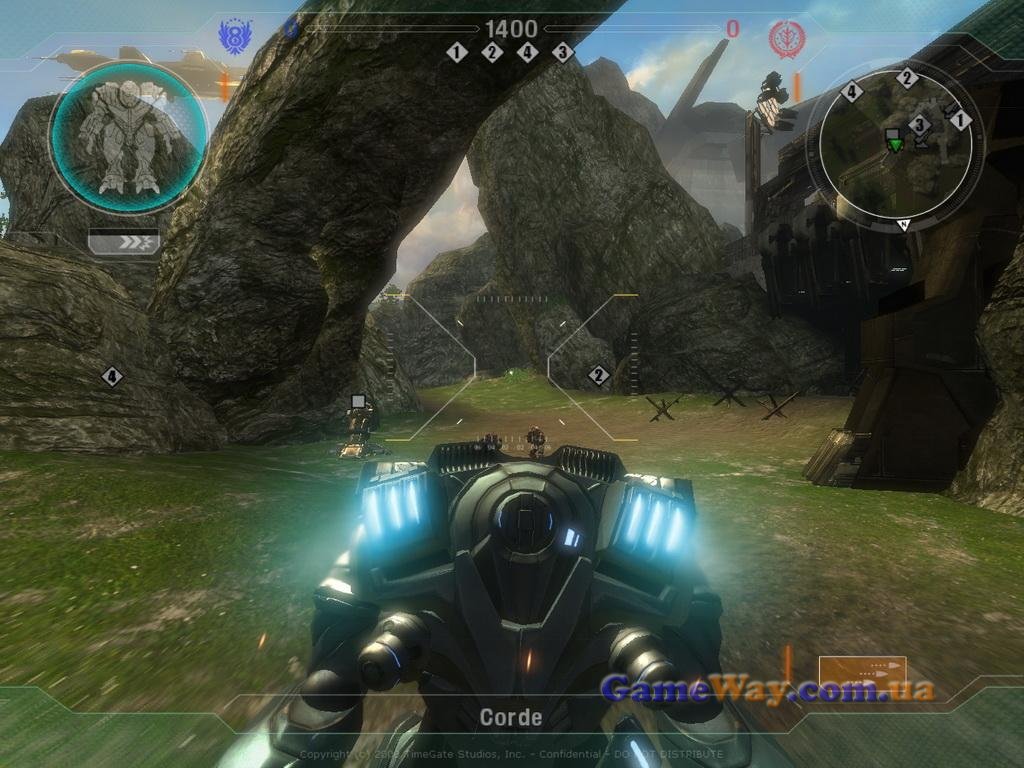Select control point 3 diamond beneath the score
The image size is (1024, 768).
click(563, 52)
